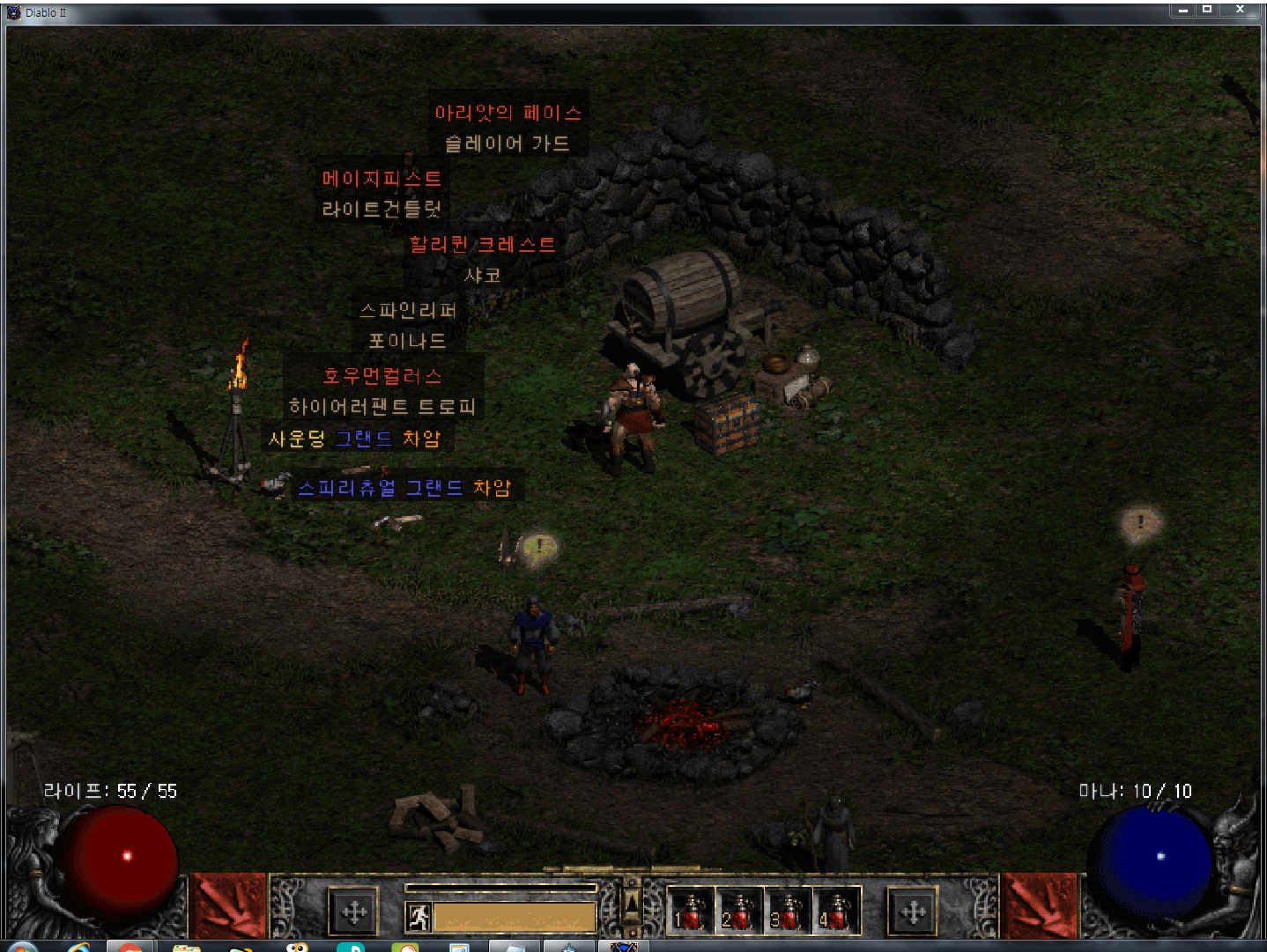Minimize the Diablo II window

pos(1182,10)
